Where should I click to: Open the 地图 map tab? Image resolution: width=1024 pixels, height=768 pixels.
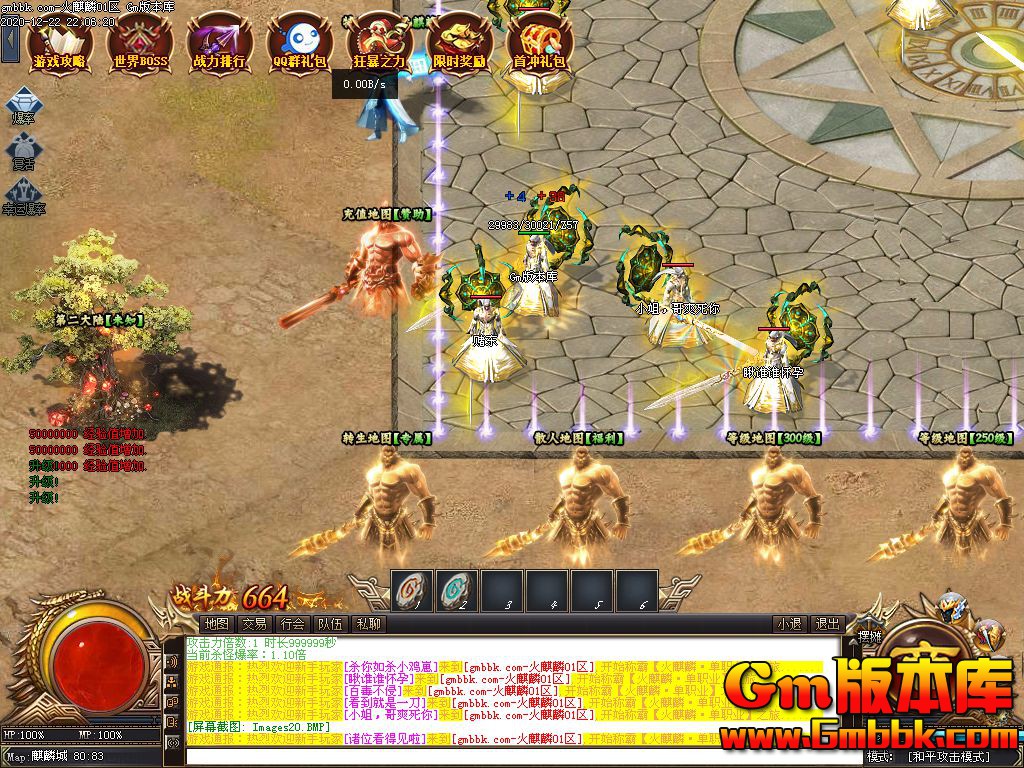217,624
